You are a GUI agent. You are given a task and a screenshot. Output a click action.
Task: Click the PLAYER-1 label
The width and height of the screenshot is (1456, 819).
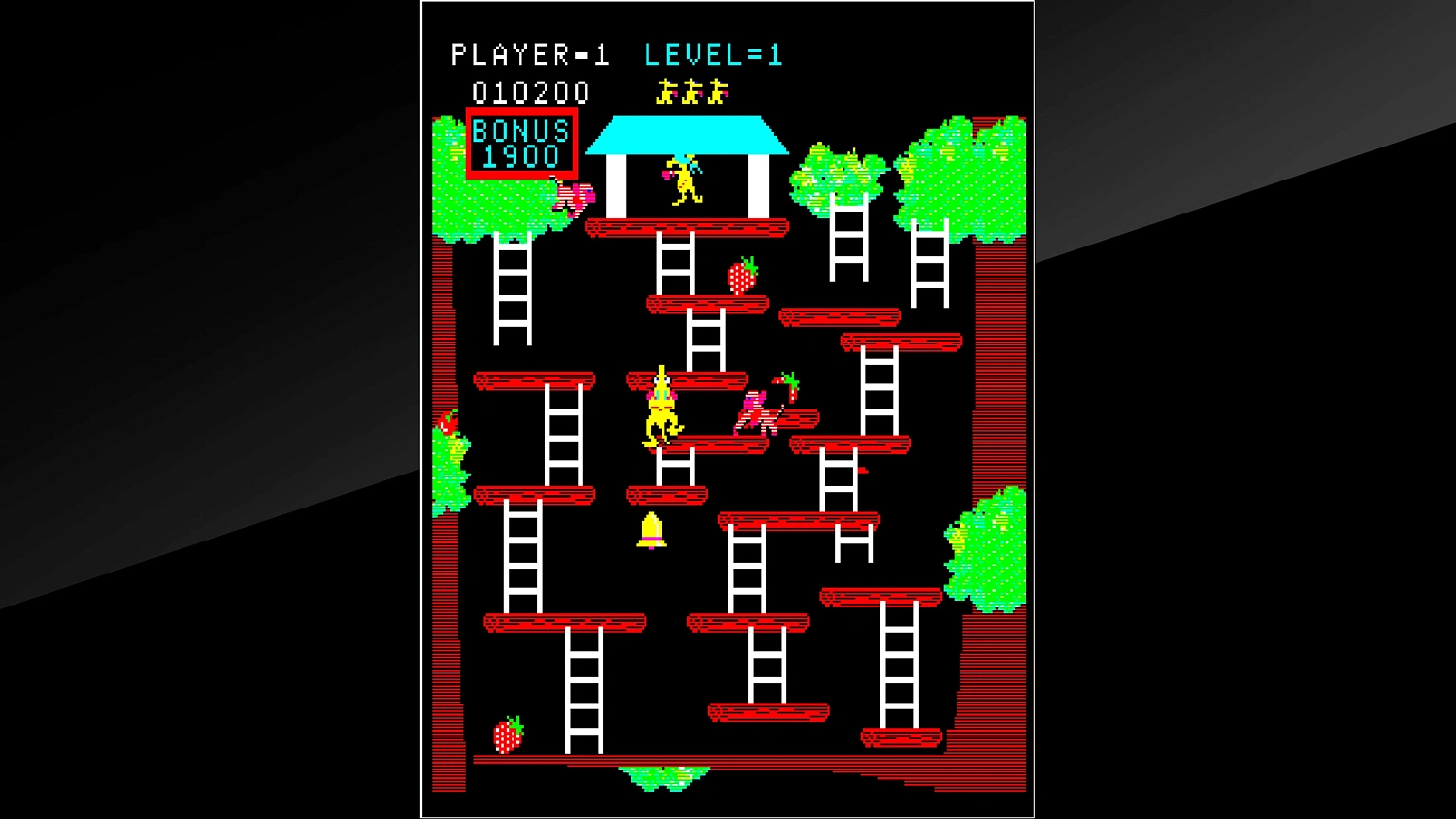(530, 55)
